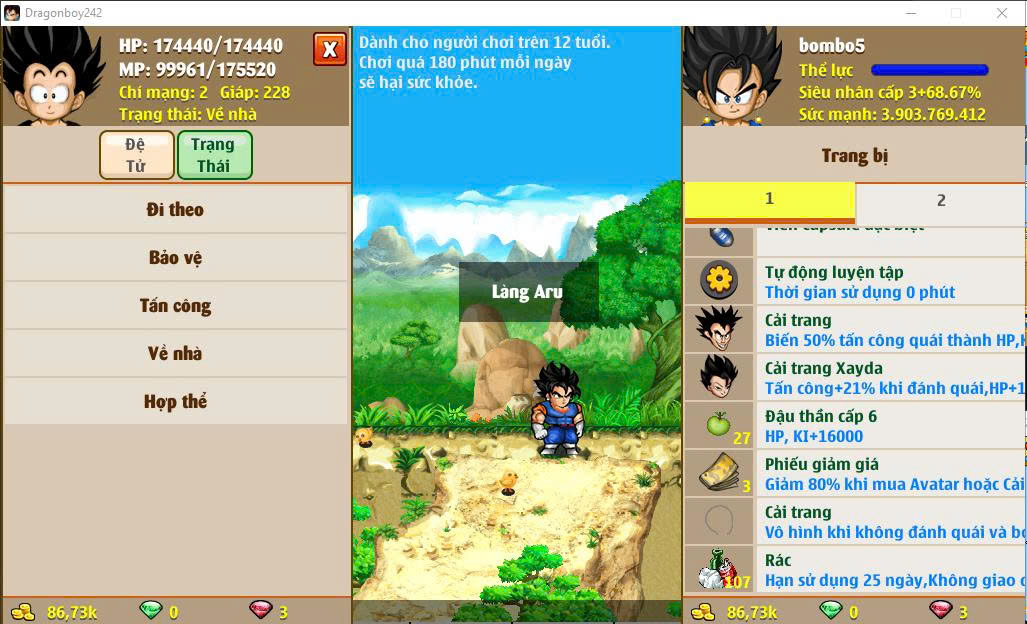Select the Bảo vệ command
1027x624 pixels.
[x=176, y=257]
